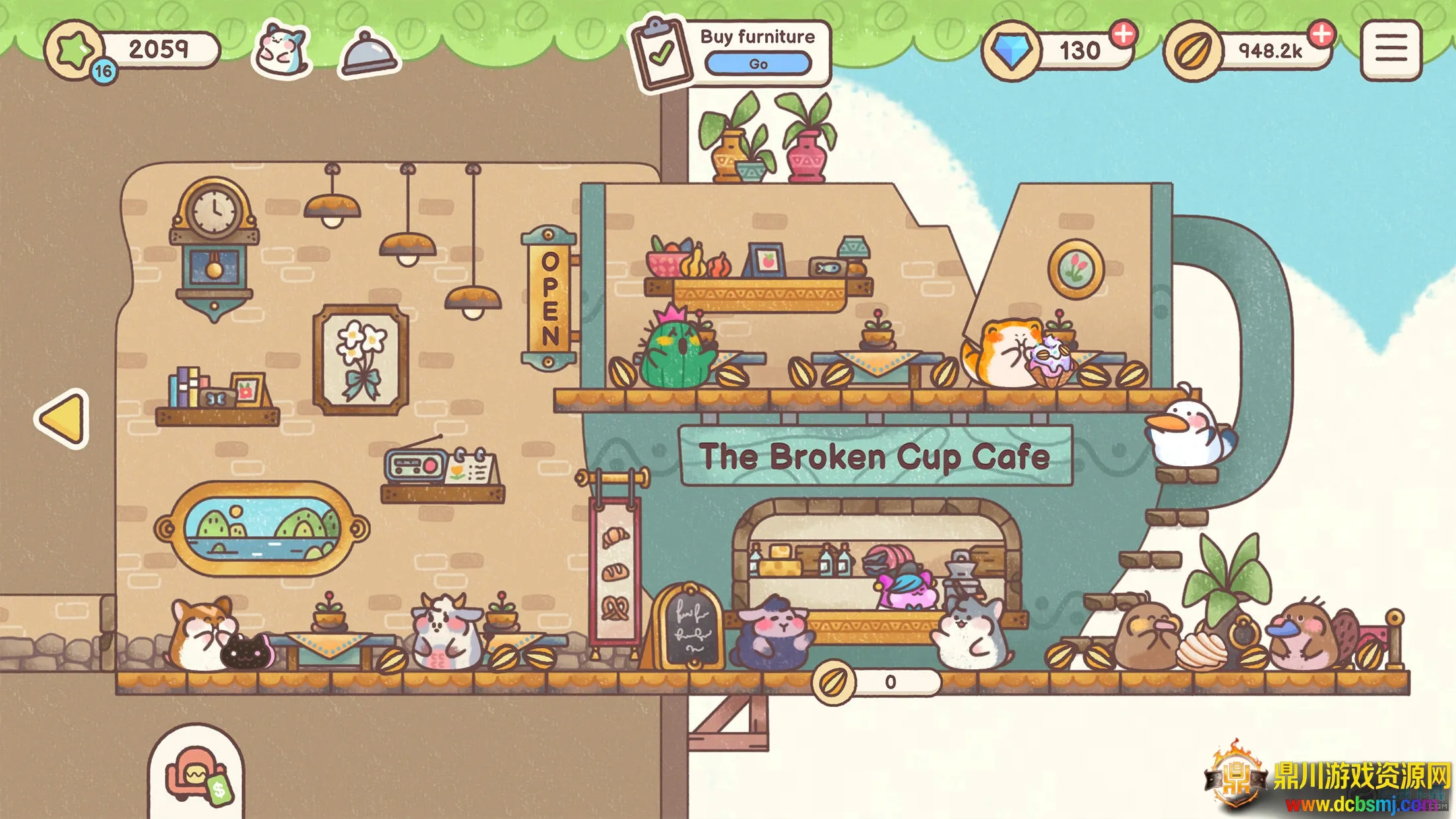Open the serving cloche menu icon
Screen dimensions: 1456x819
[x=368, y=53]
